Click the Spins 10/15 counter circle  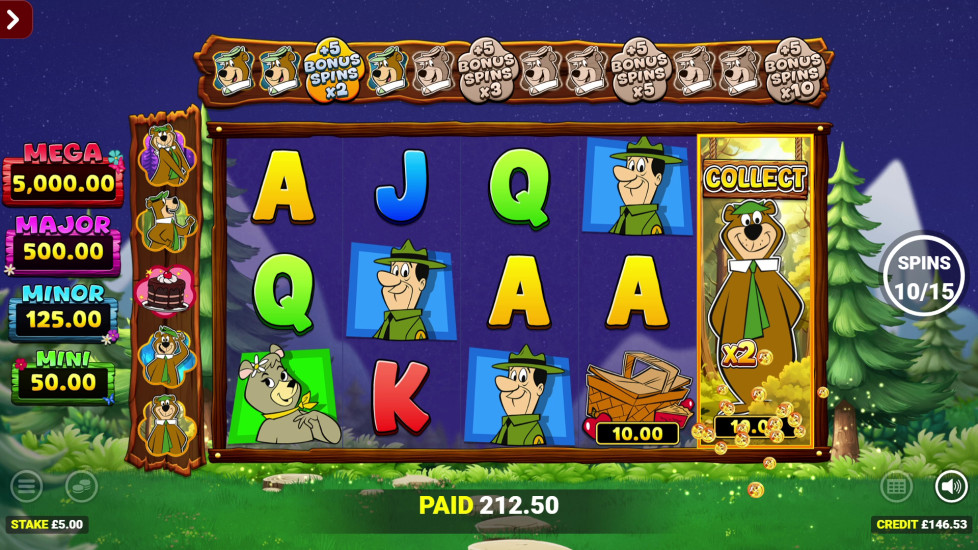click(x=923, y=275)
